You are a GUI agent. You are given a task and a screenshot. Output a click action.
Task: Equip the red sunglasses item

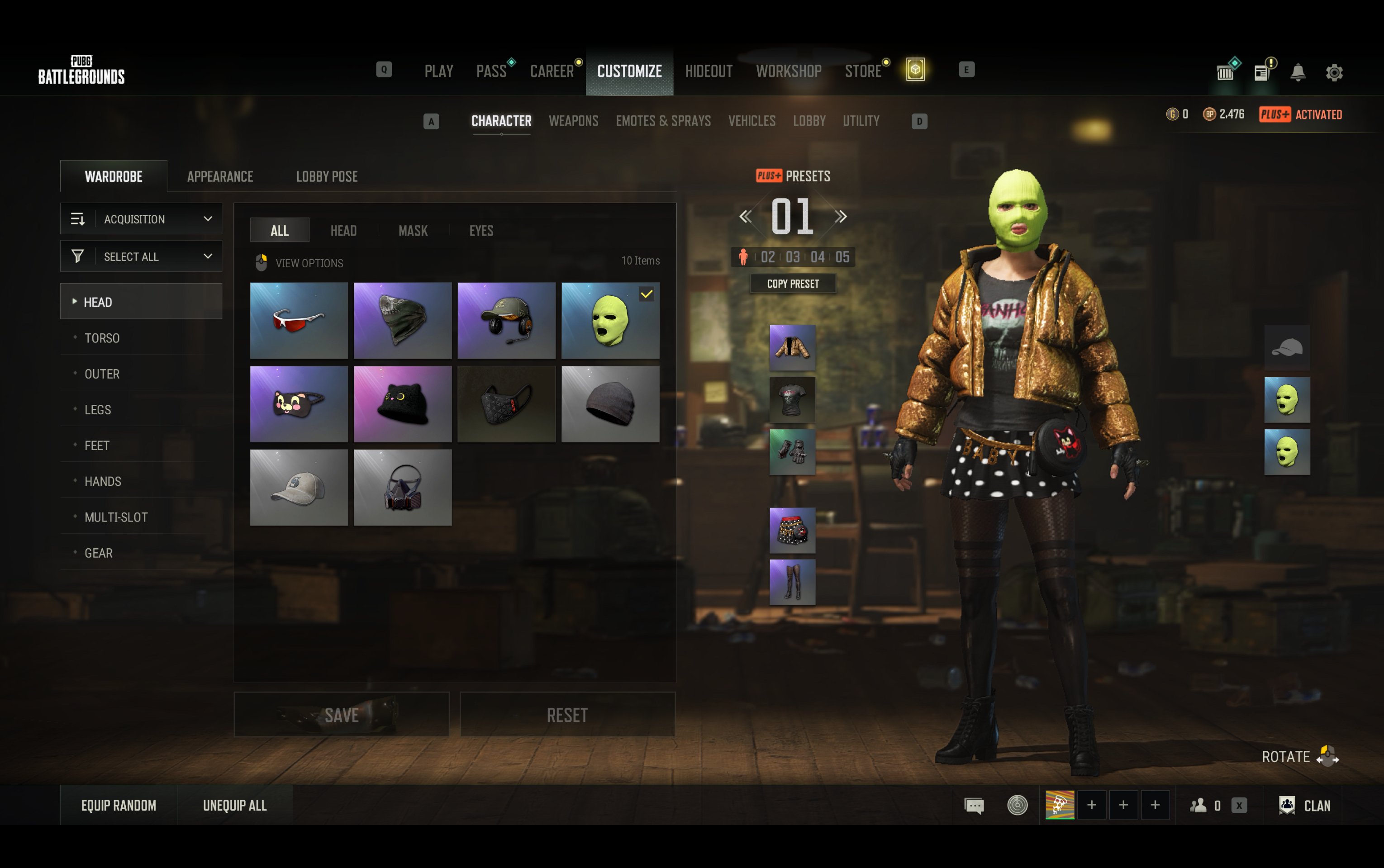299,320
